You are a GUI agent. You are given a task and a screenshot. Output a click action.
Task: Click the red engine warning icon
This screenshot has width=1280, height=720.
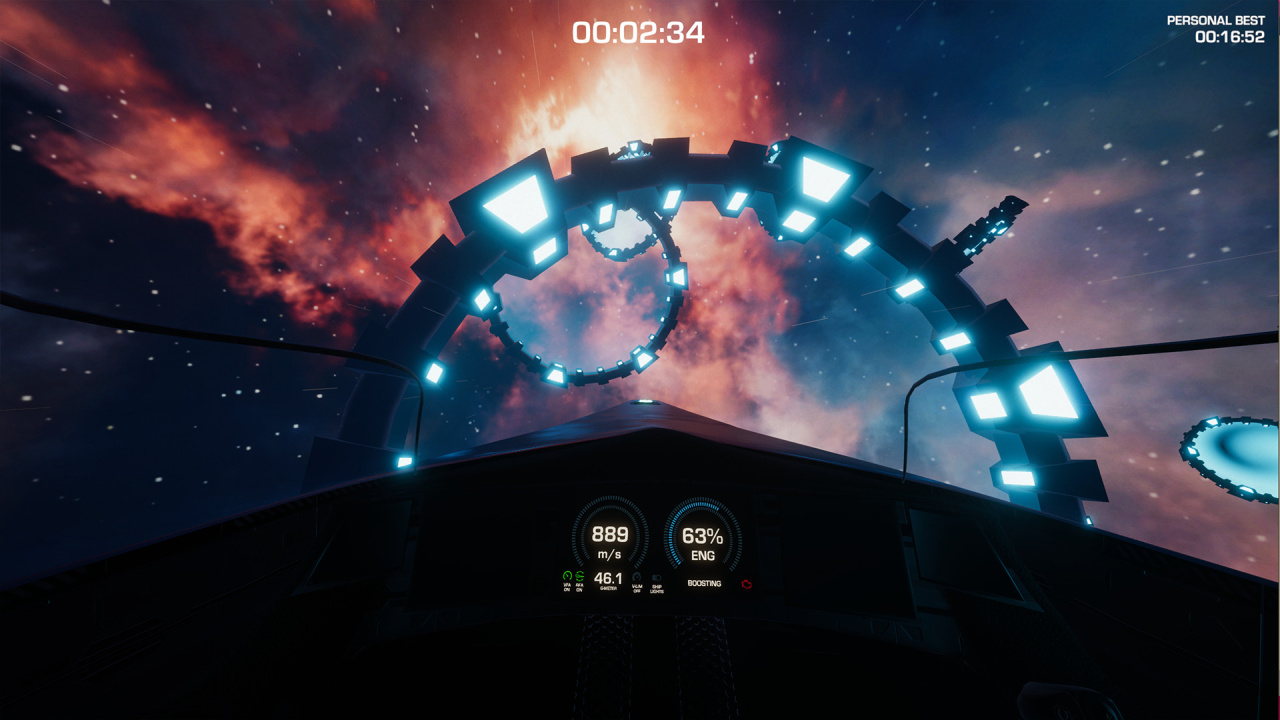tap(746, 583)
